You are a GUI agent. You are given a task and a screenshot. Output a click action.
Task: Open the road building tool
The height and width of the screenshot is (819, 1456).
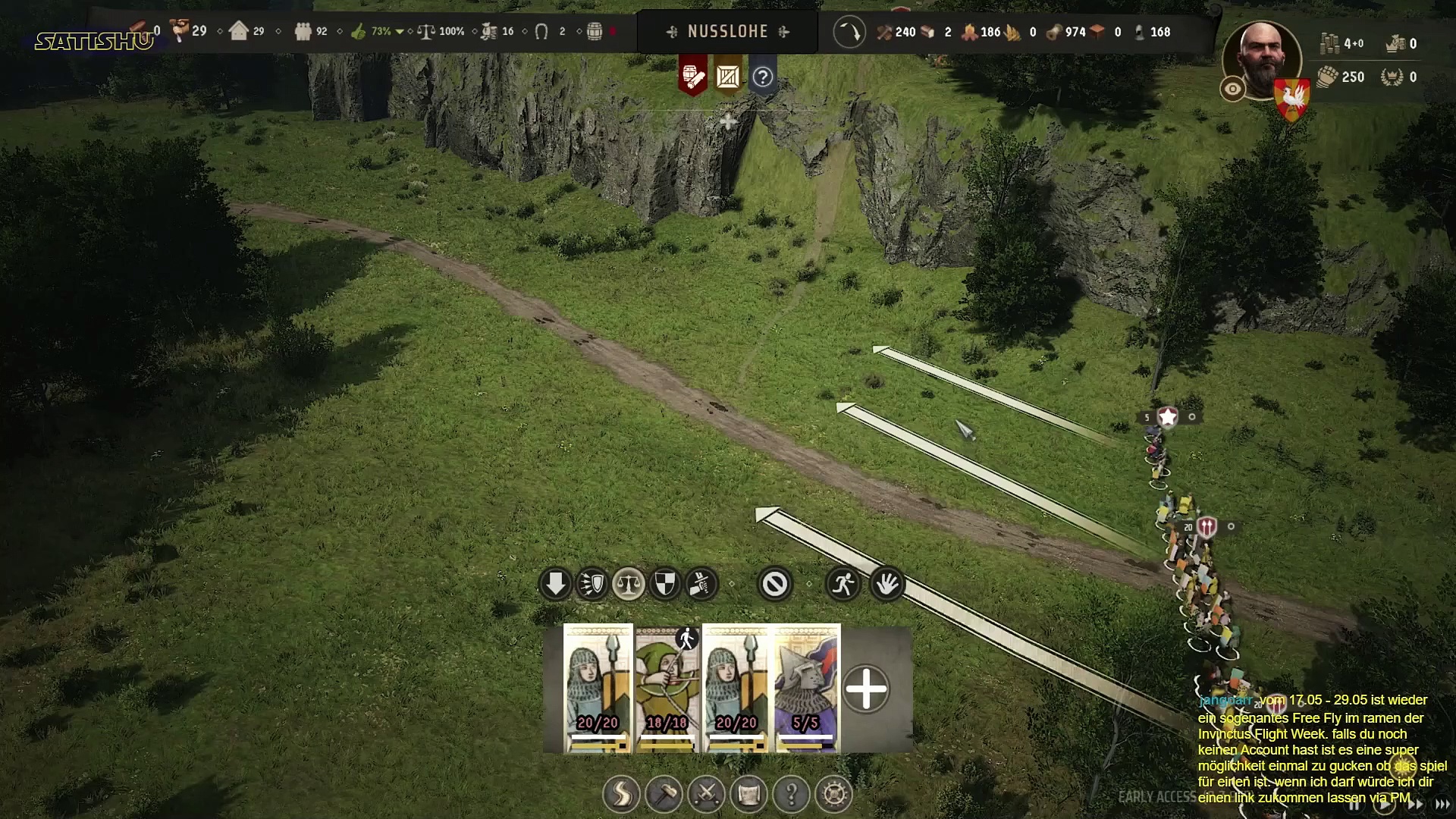621,795
